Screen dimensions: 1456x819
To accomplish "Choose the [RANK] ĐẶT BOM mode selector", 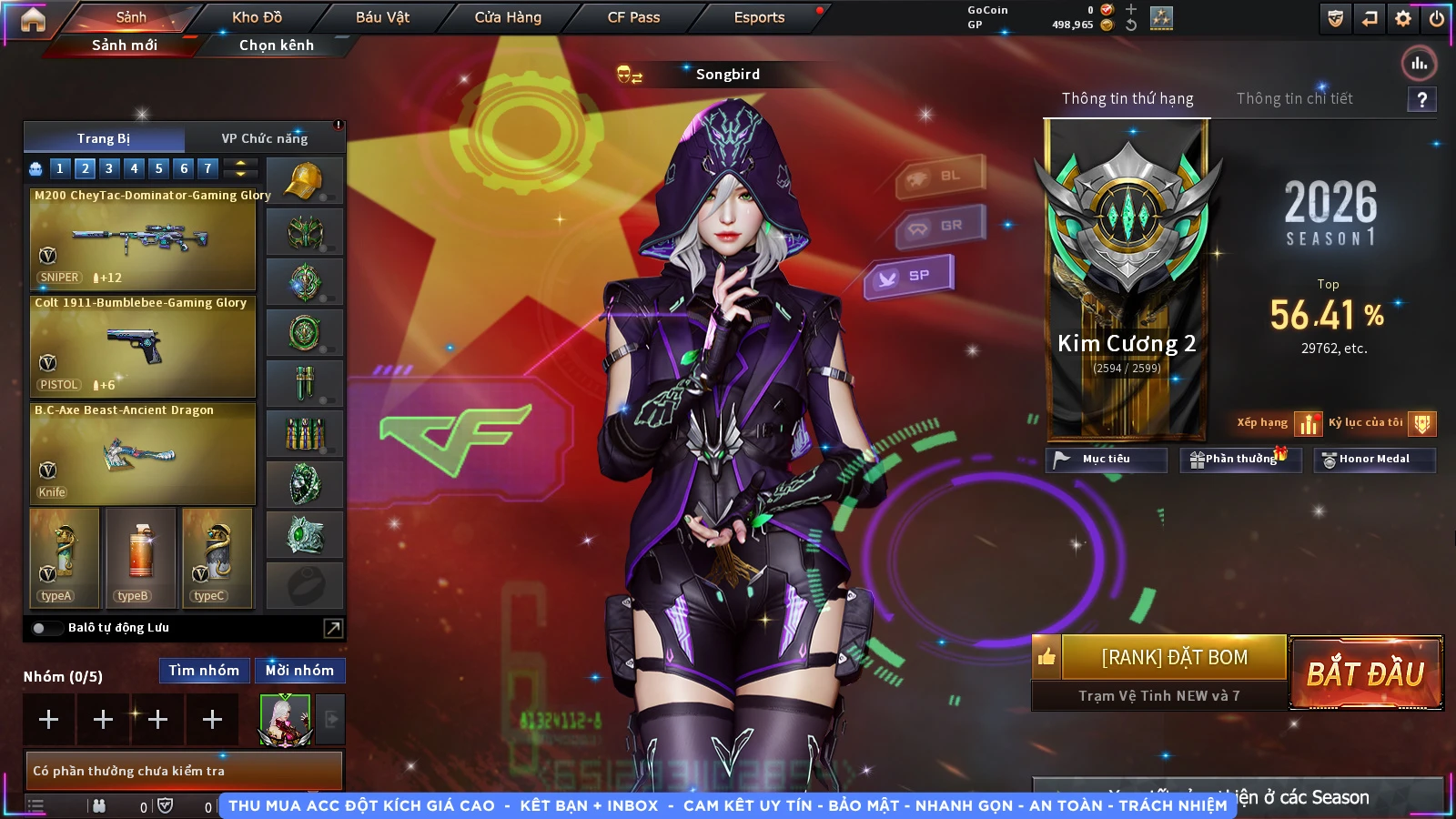I will tap(1174, 658).
